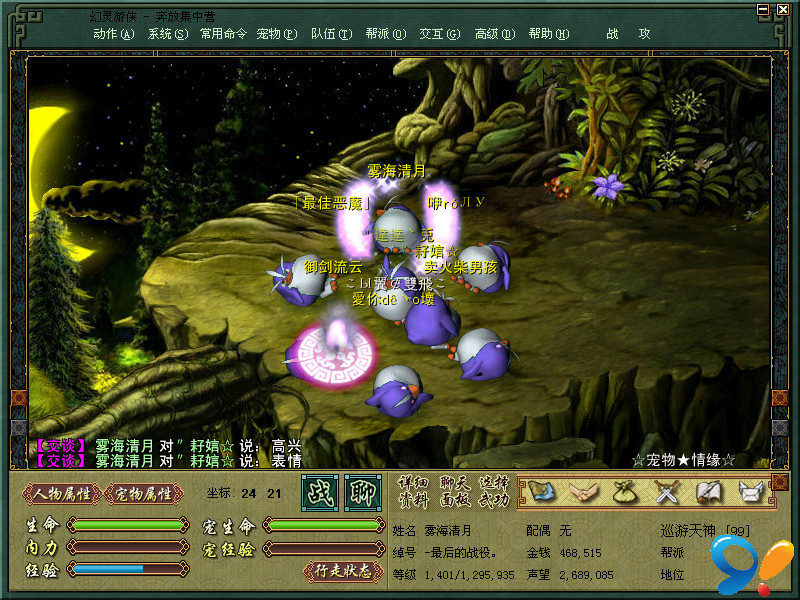Open the 队伍 (Team) menu
Screen dimensions: 800x600
pyautogui.click(x=331, y=33)
